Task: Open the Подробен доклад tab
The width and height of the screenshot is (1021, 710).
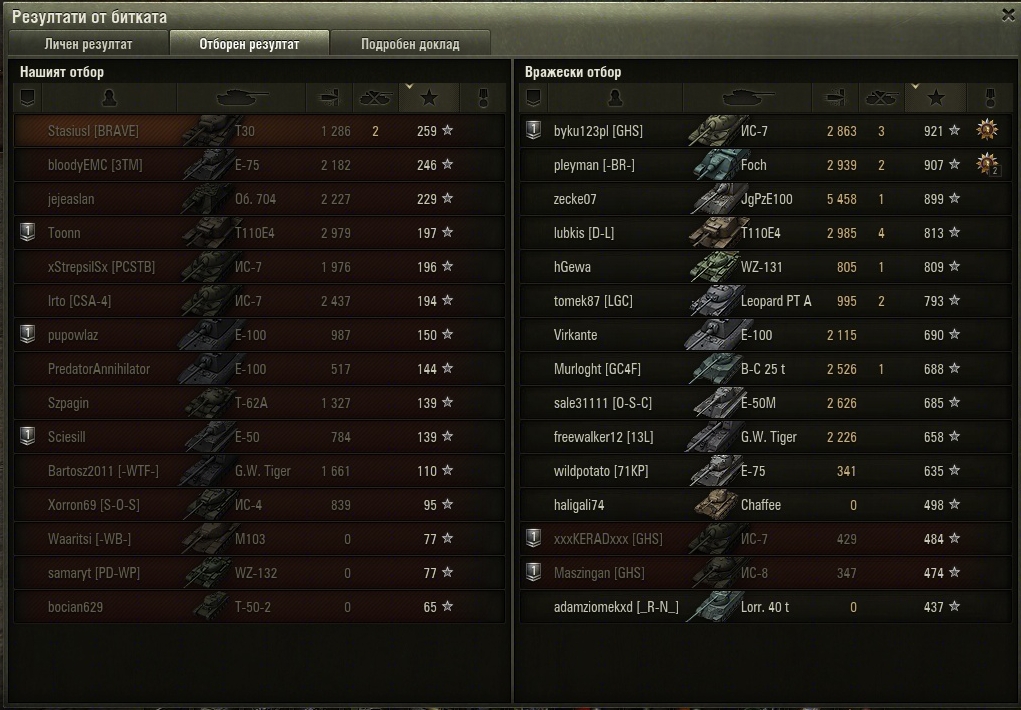Action: [410, 44]
